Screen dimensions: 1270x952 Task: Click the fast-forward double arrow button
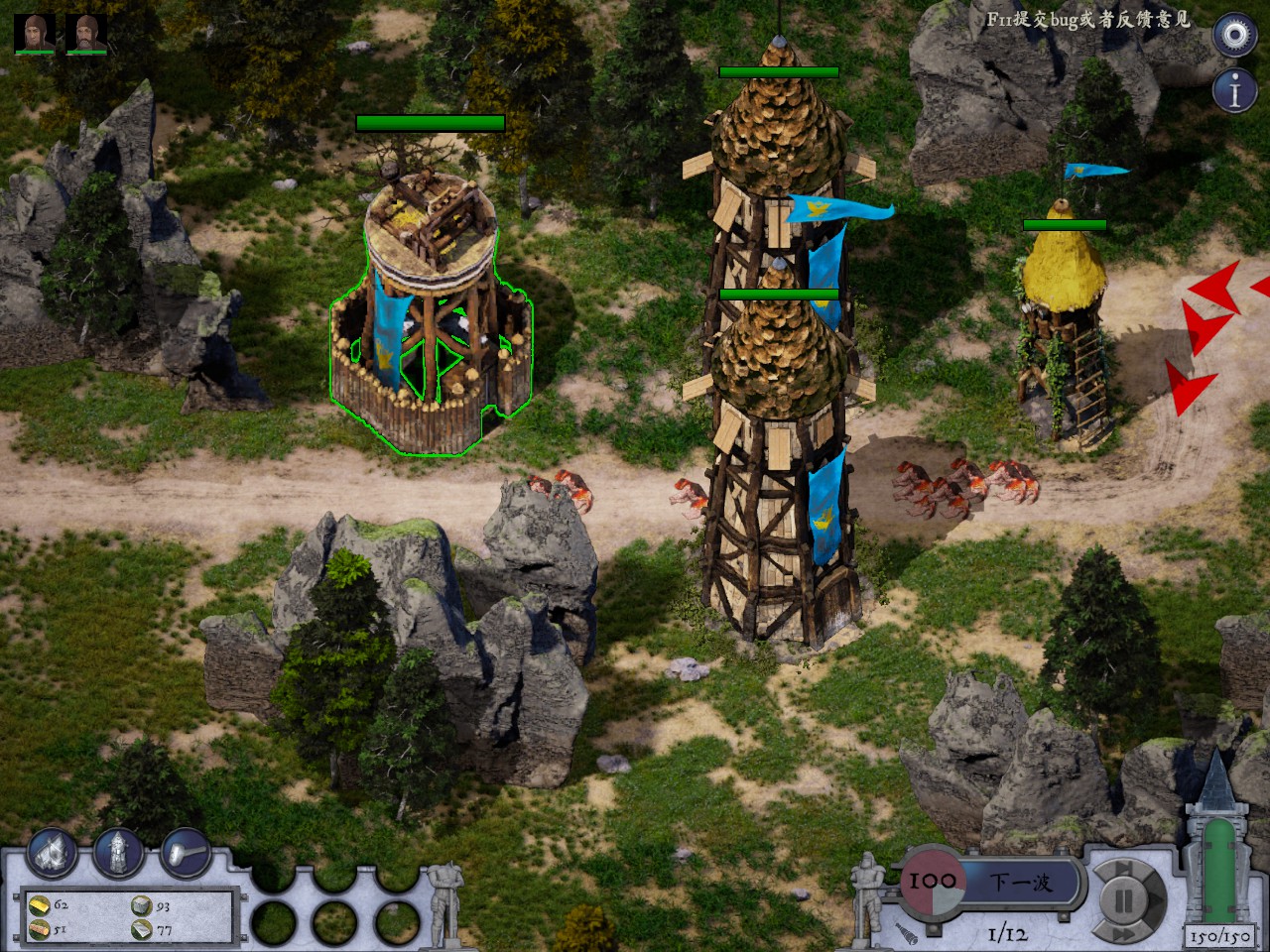[1123, 933]
